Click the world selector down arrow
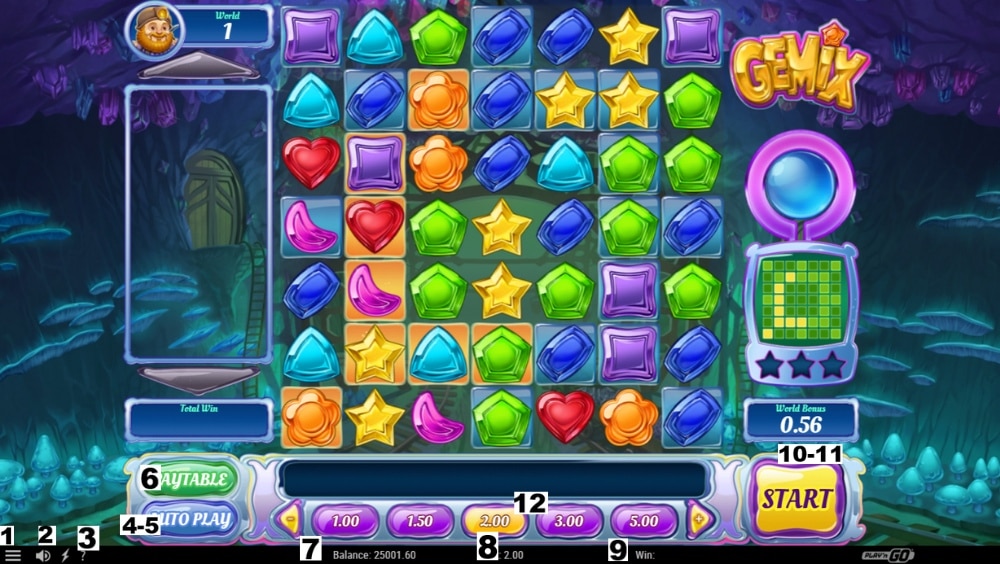 tap(198, 378)
